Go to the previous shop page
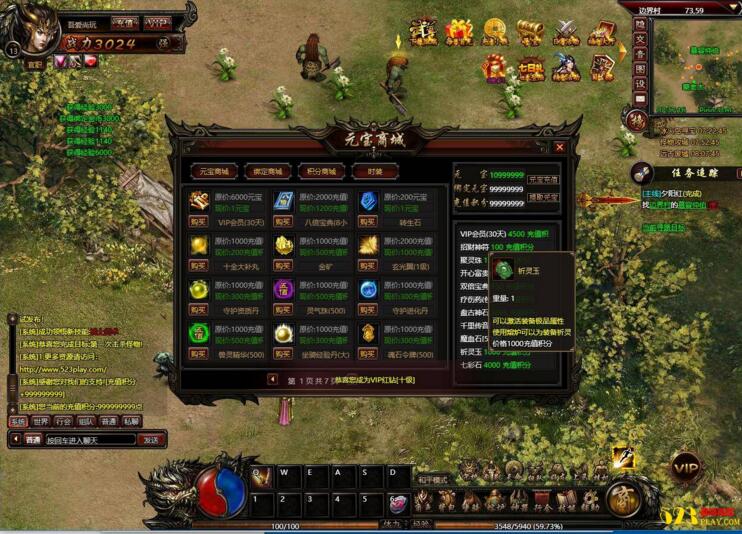 272,380
